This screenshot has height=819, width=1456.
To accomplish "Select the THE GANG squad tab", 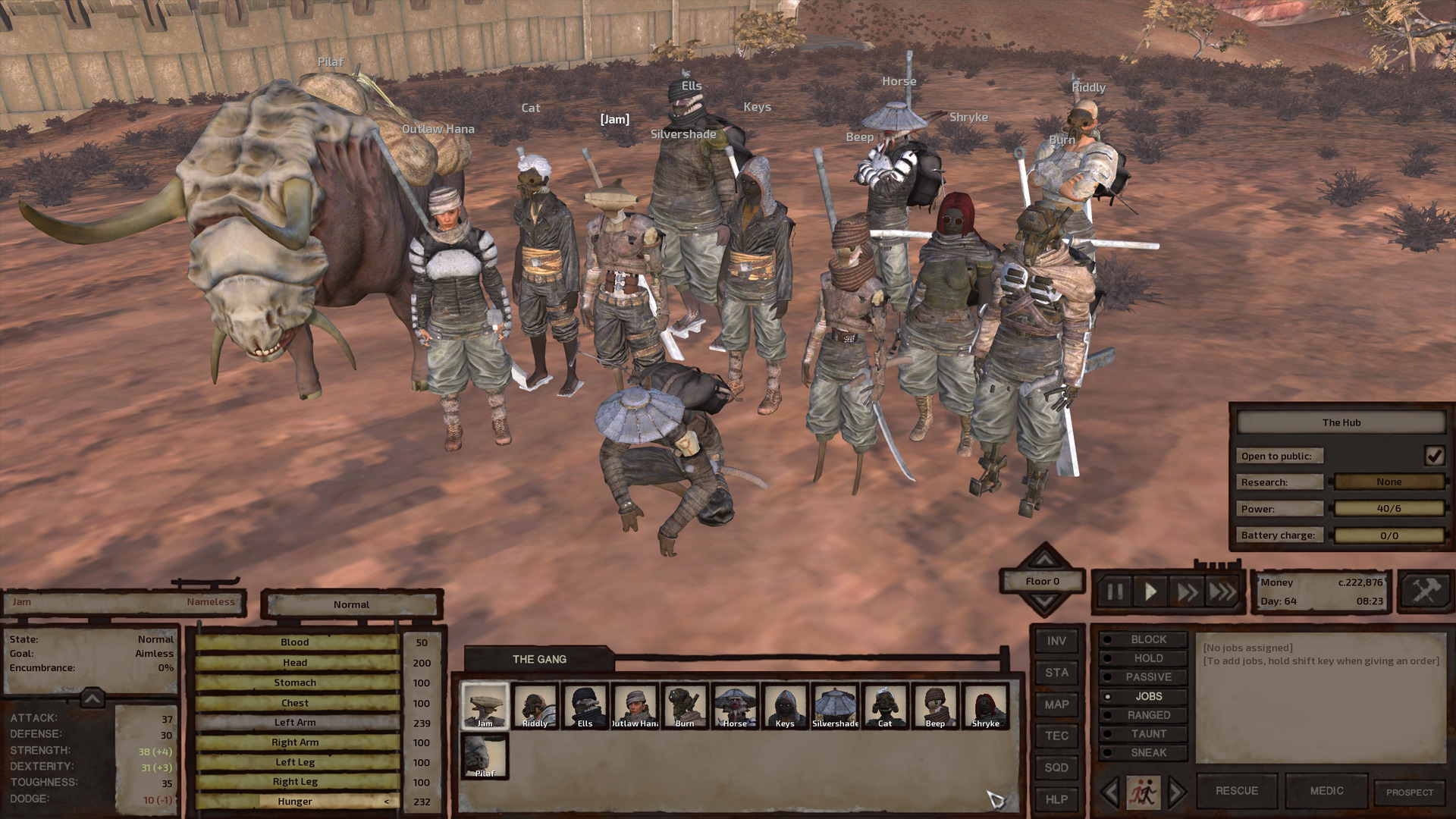I will [540, 659].
